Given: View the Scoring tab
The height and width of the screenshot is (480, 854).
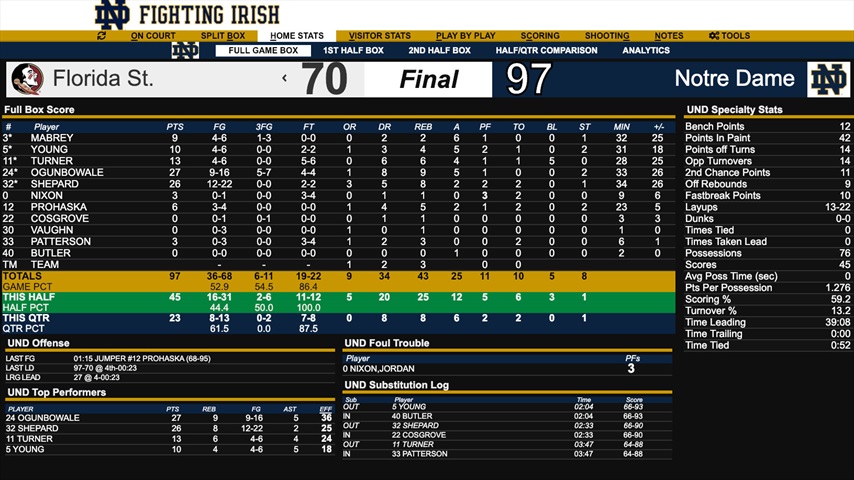Looking at the screenshot, I should pyautogui.click(x=540, y=36).
